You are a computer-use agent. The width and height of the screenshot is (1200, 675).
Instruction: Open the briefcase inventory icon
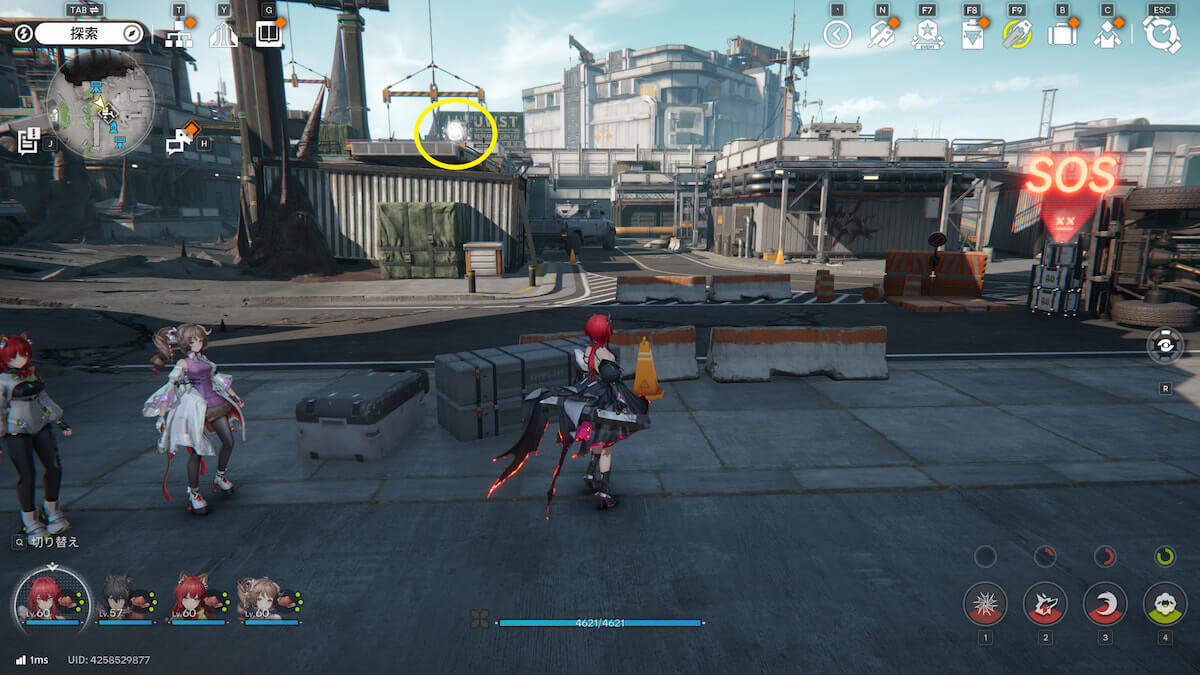coord(1061,35)
